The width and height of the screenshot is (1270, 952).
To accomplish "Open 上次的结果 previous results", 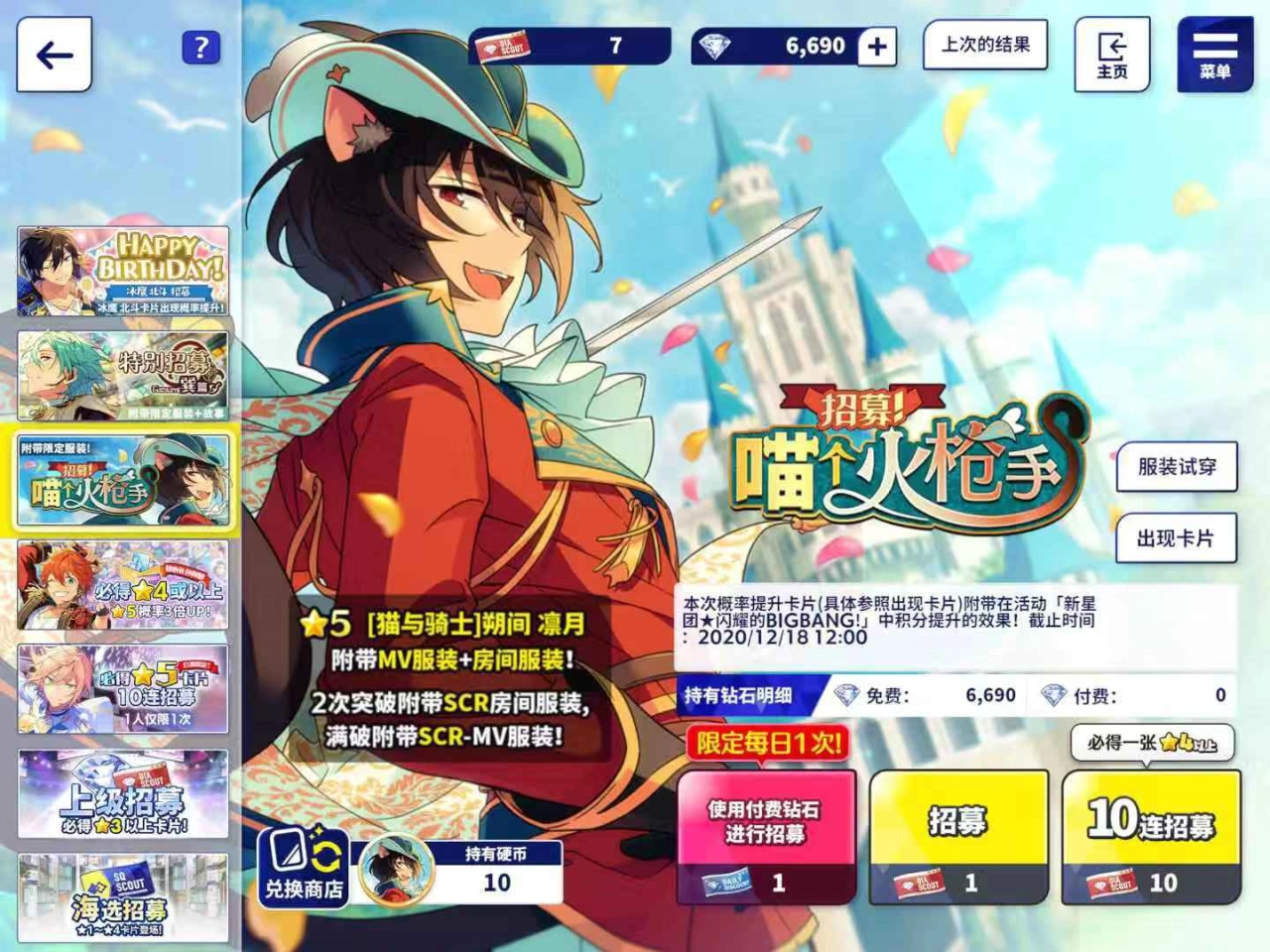I will pyautogui.click(x=984, y=46).
